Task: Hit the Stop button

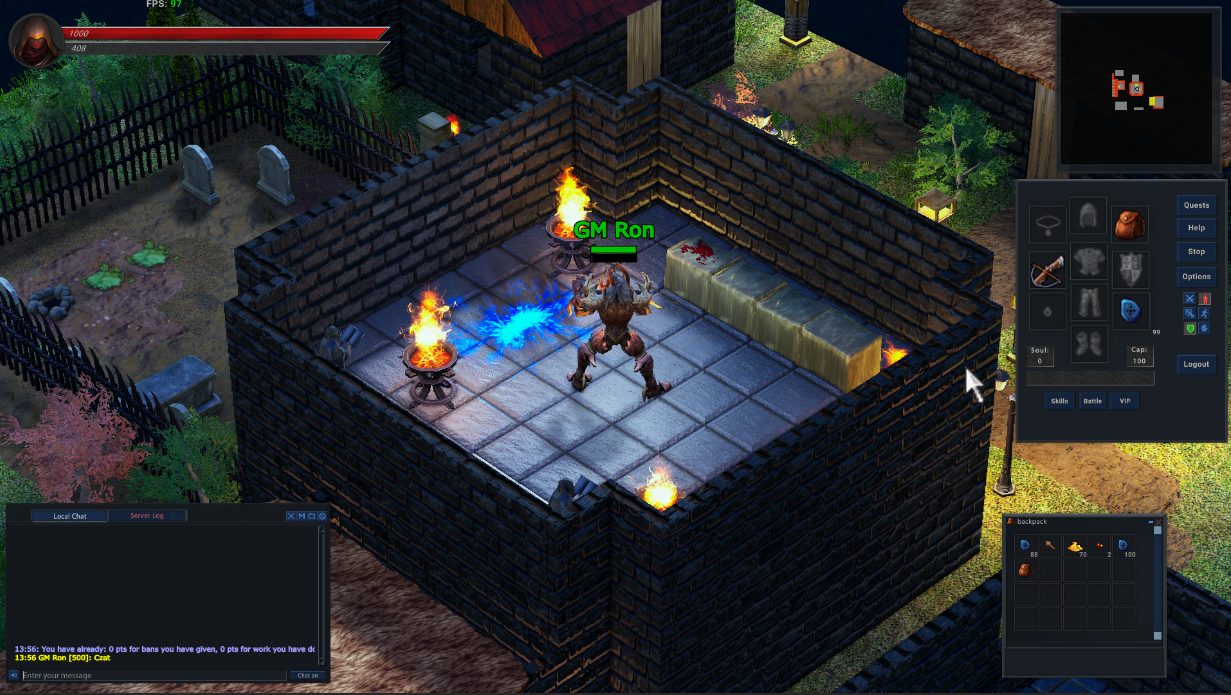Action: 1196,251
